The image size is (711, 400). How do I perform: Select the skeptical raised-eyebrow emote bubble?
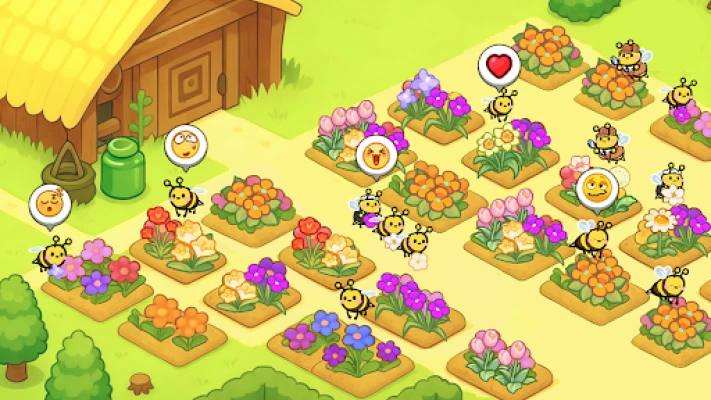click(597, 187)
